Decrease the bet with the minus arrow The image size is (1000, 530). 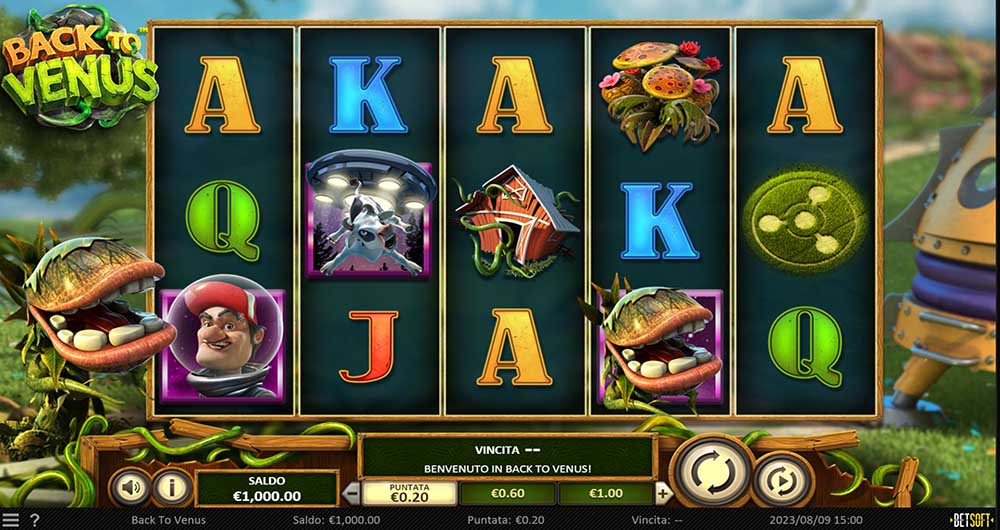click(x=351, y=493)
